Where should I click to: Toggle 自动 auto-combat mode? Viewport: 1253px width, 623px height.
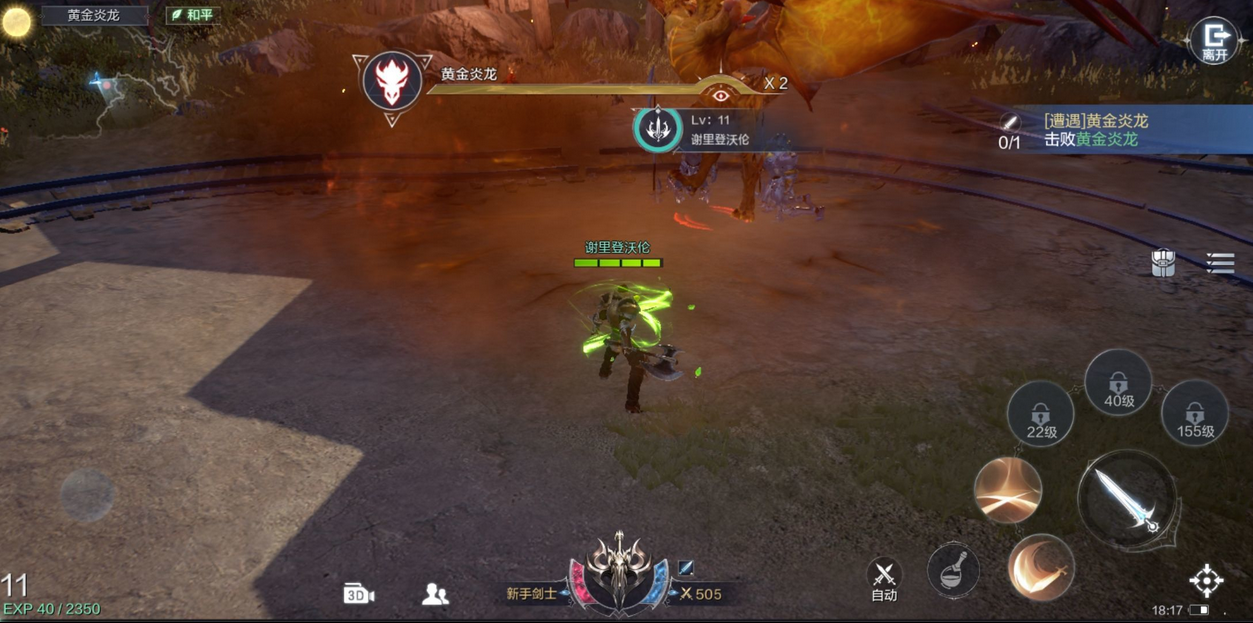tap(884, 579)
